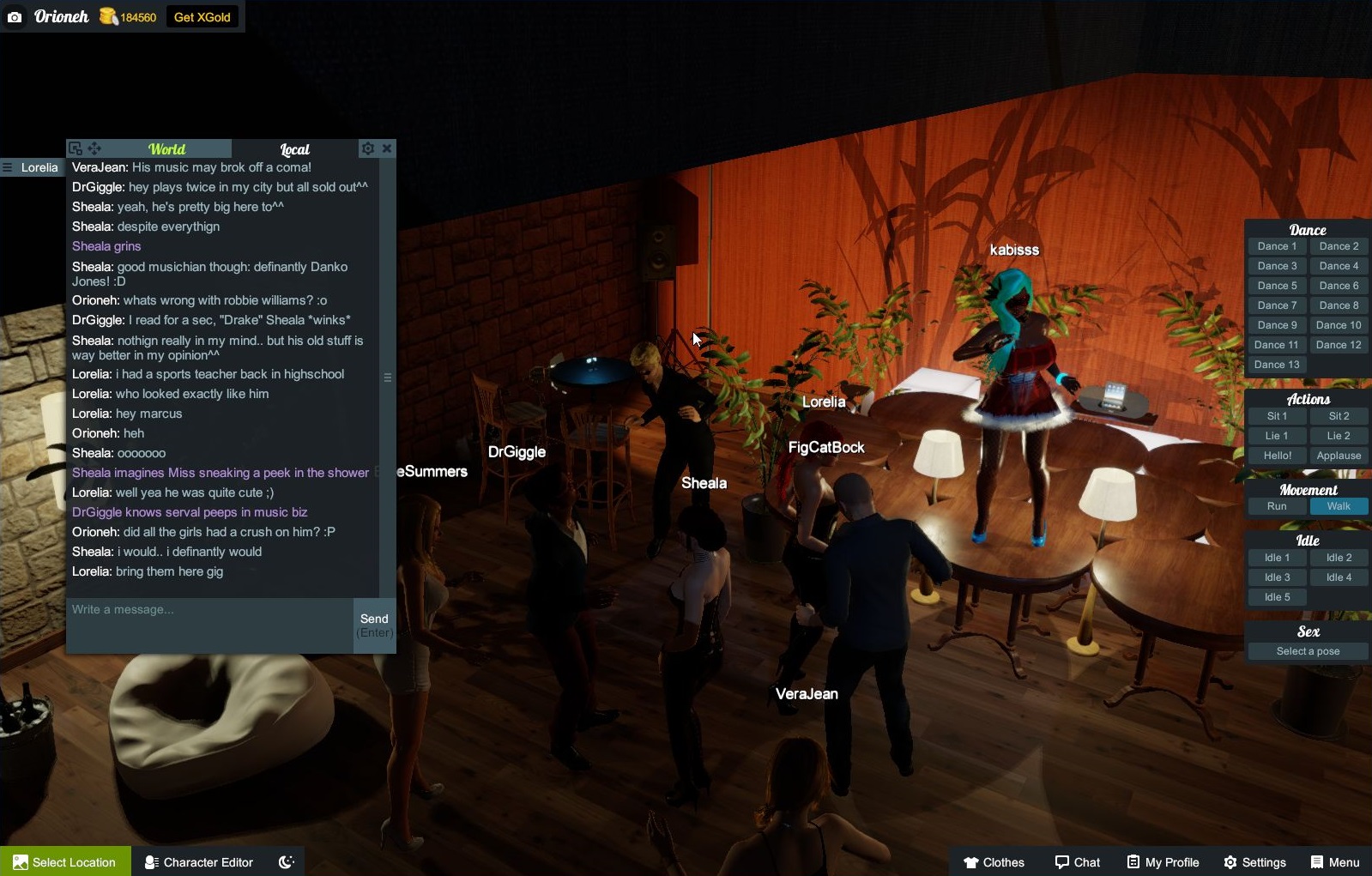Image resolution: width=1372 pixels, height=876 pixels.
Task: Switch to the Local chat tab
Action: (294, 148)
